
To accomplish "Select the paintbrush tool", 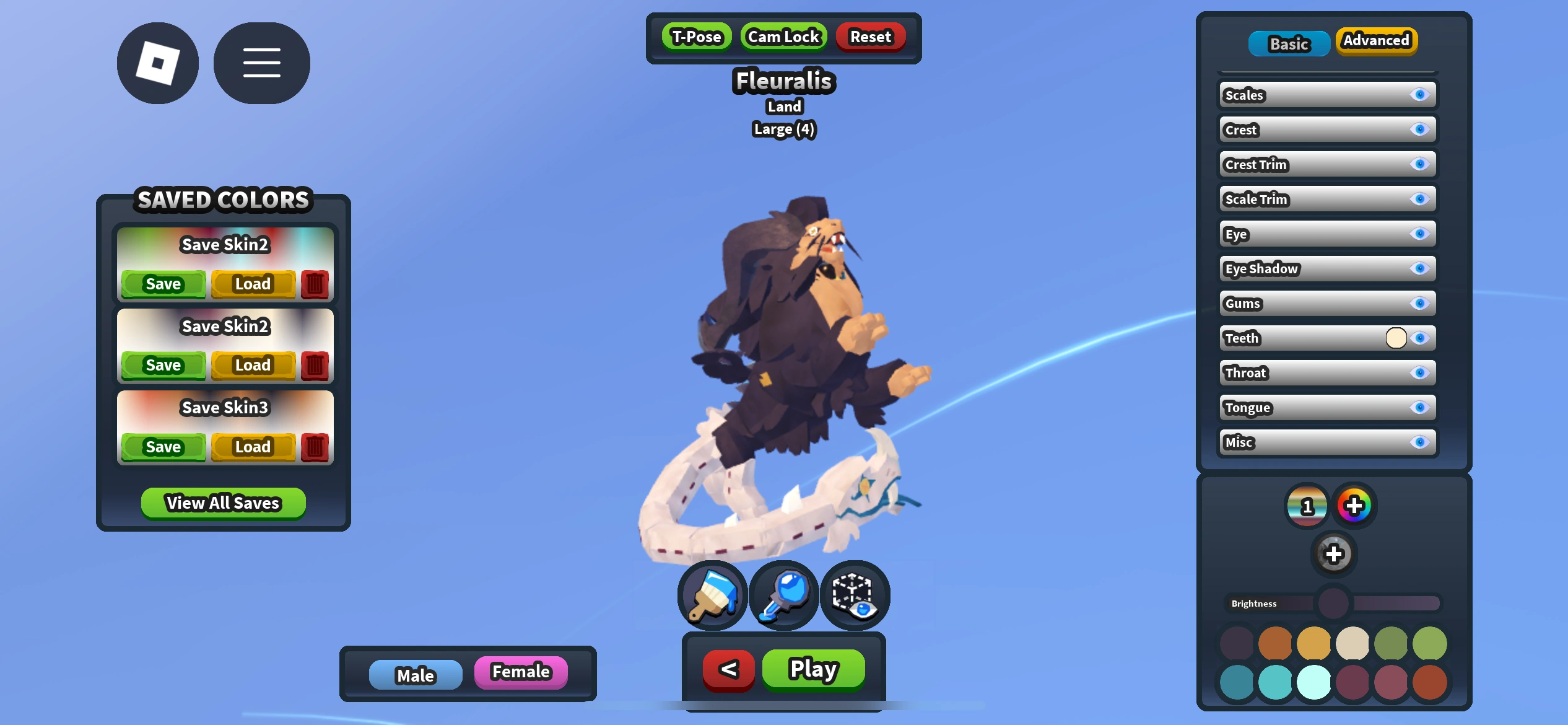I will coord(712,595).
